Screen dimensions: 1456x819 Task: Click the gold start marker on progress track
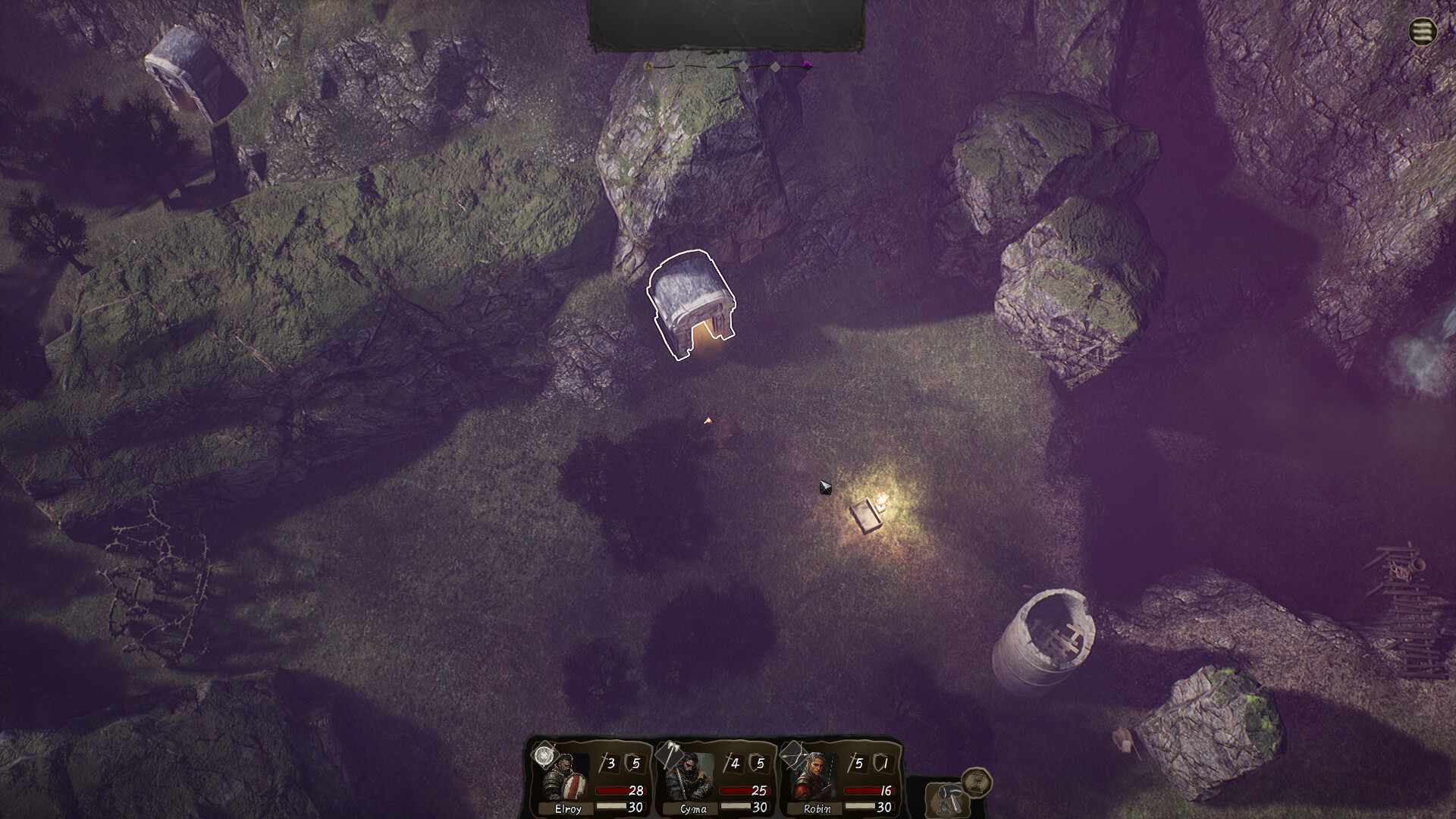[648, 67]
